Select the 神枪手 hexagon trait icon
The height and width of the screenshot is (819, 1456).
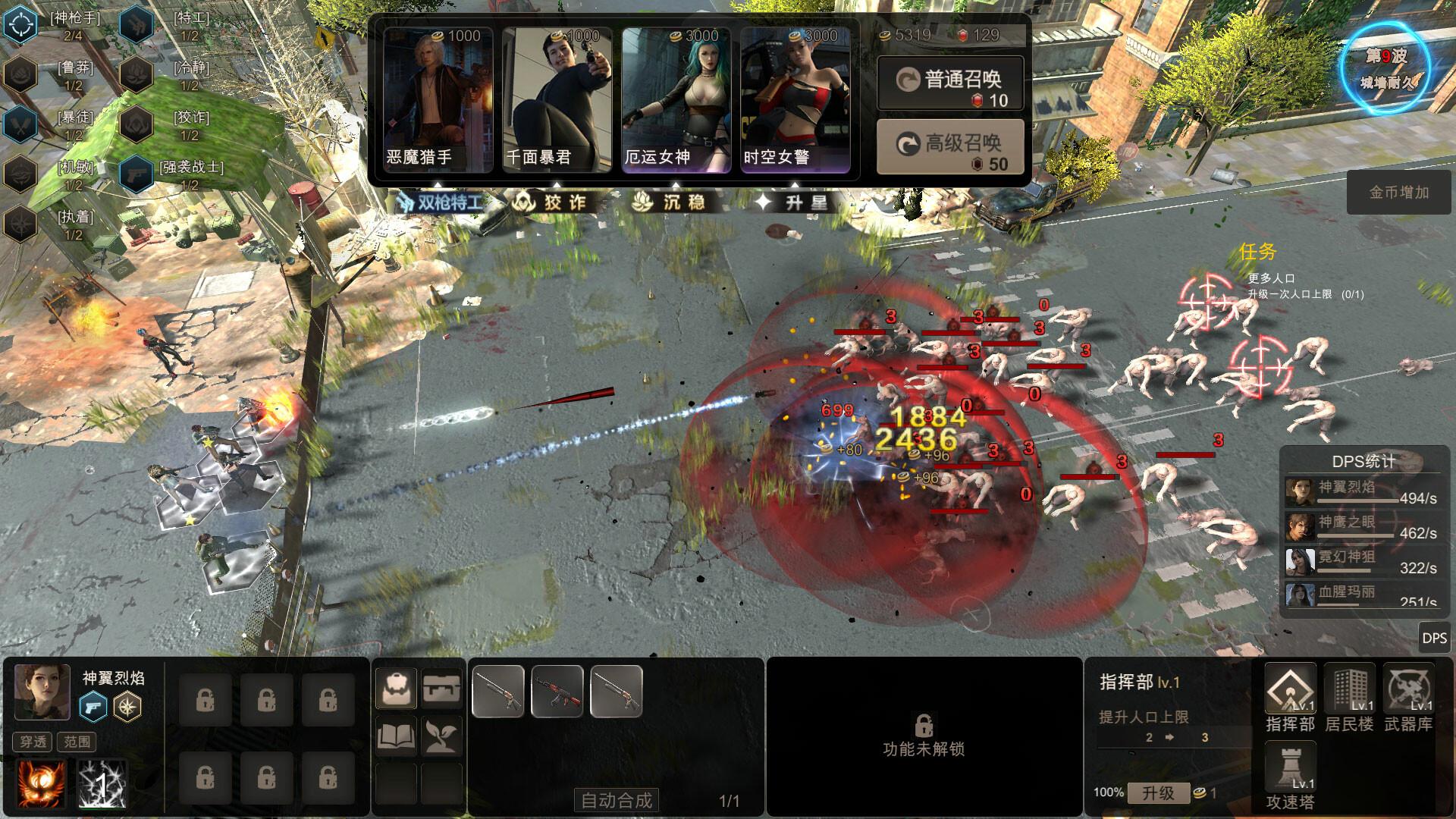(21, 23)
